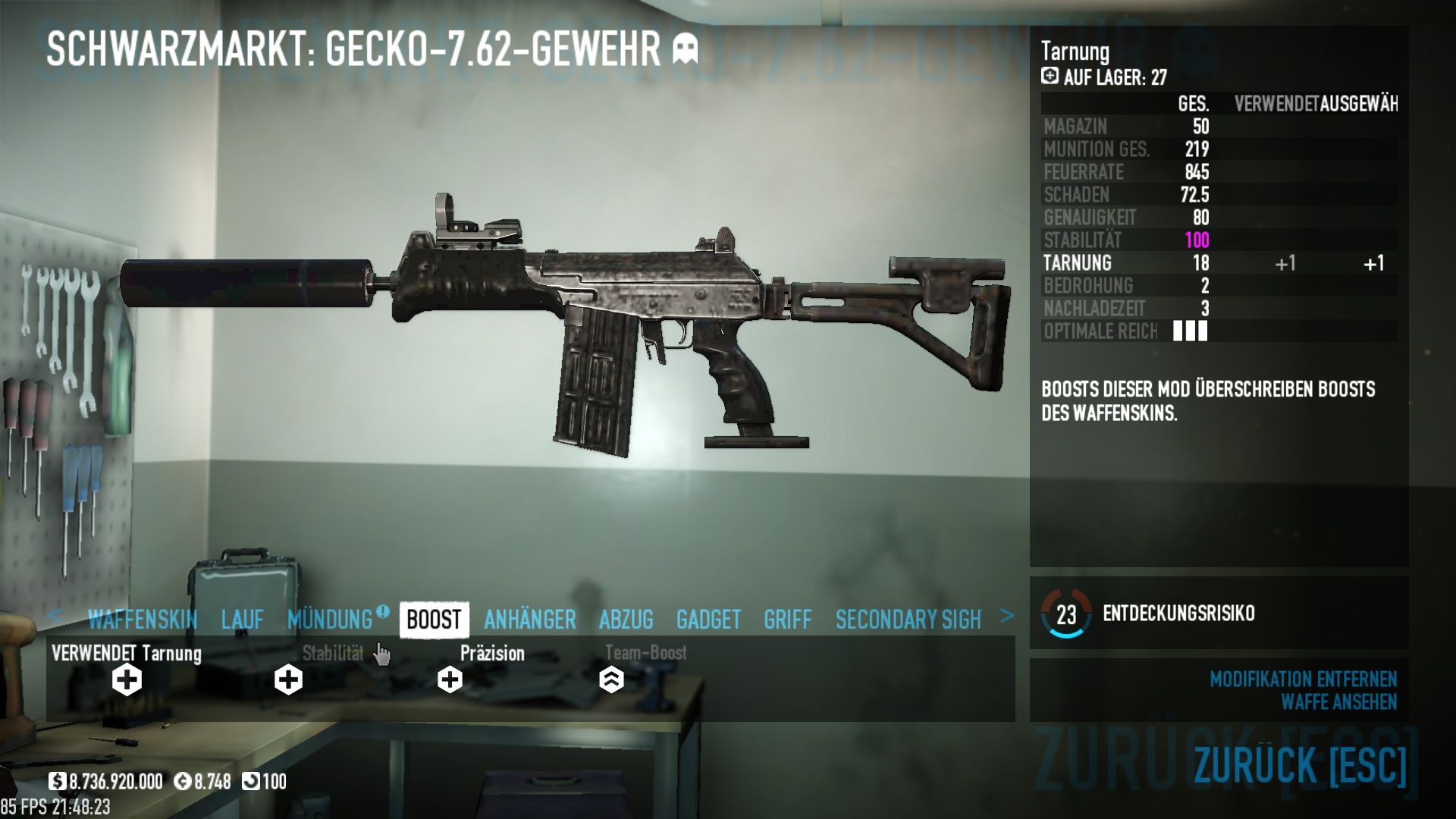This screenshot has height=819, width=1456.
Task: Click Waffe Ansehen to inspect weapon
Action: (1338, 702)
